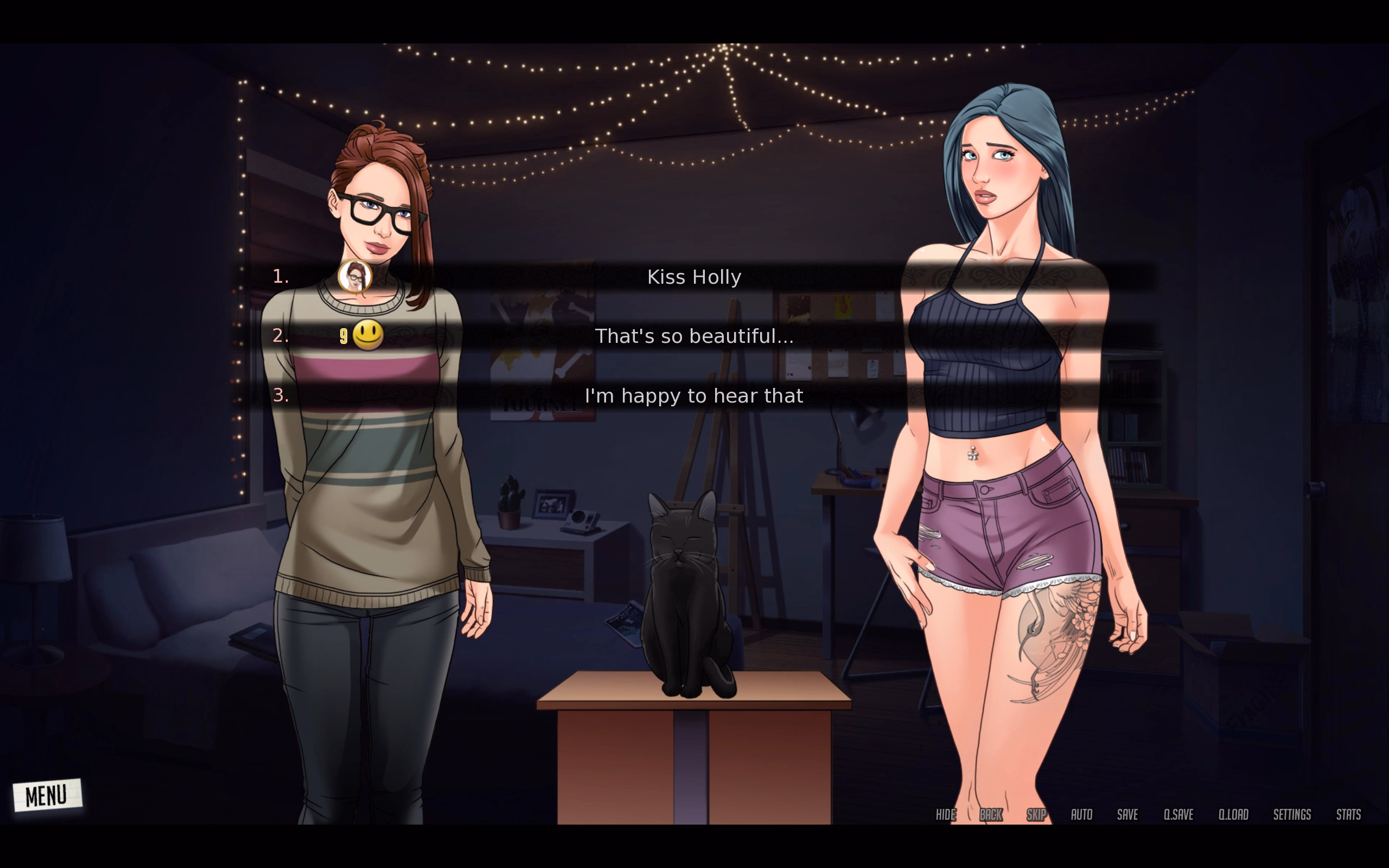Viewport: 1389px width, 868px height.
Task: Go back using the BACK button
Action: [x=991, y=815]
